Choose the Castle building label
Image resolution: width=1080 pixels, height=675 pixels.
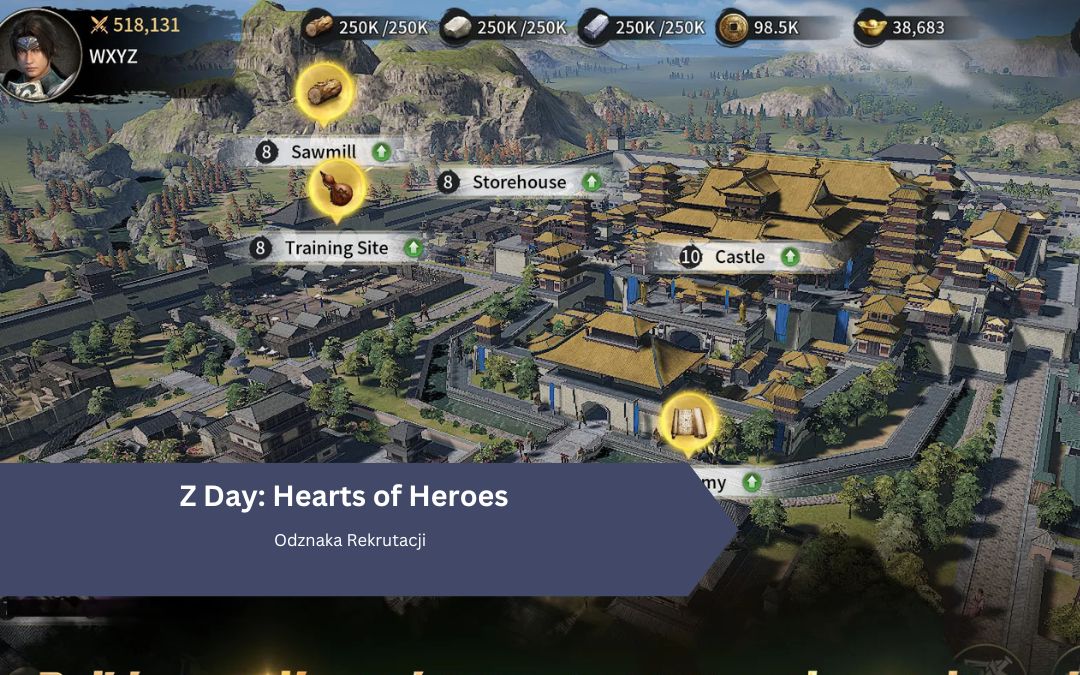[739, 257]
